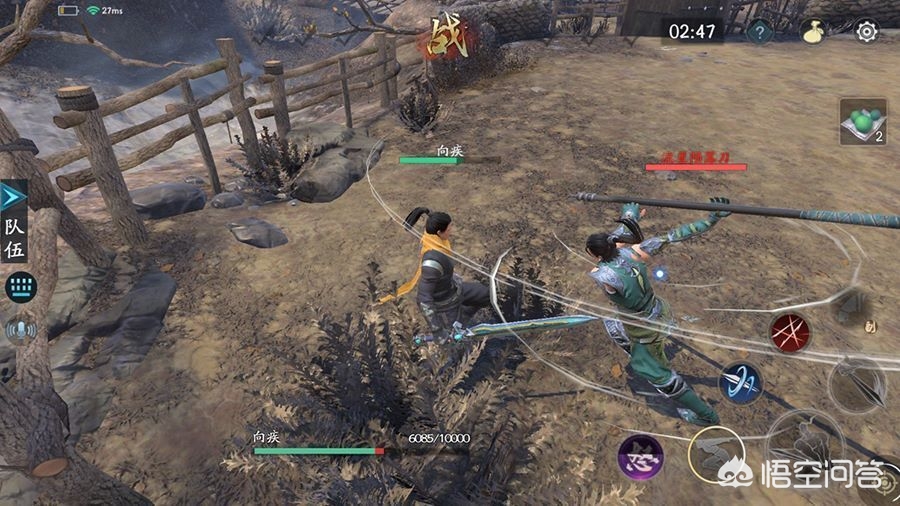Open the gear settings menu
Image resolution: width=900 pixels, height=506 pixels.
coord(866,31)
